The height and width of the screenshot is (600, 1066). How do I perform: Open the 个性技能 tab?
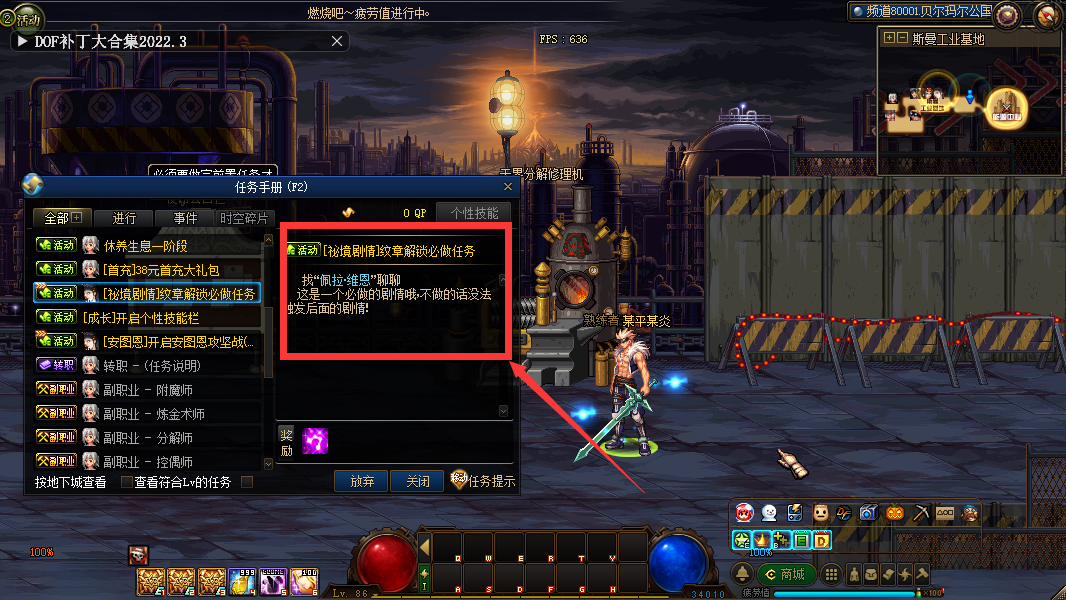coord(474,213)
